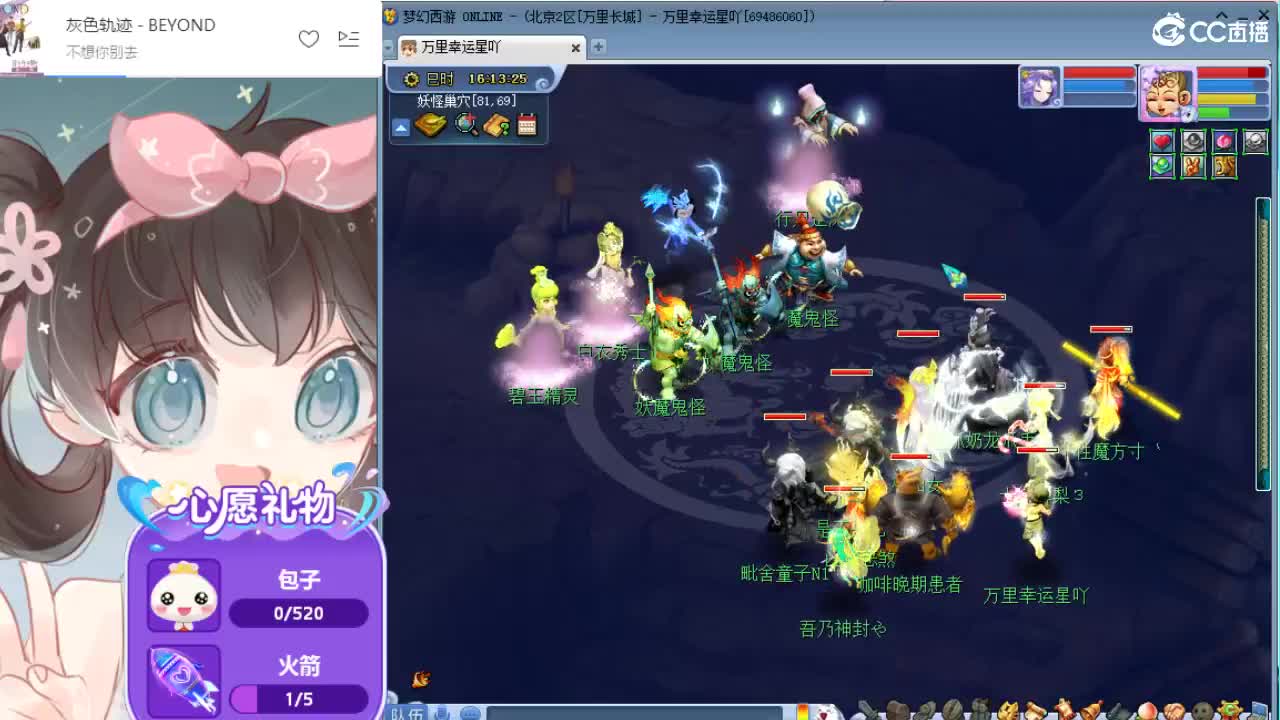Select the map magnifier search icon
The width and height of the screenshot is (1280, 720).
point(464,124)
